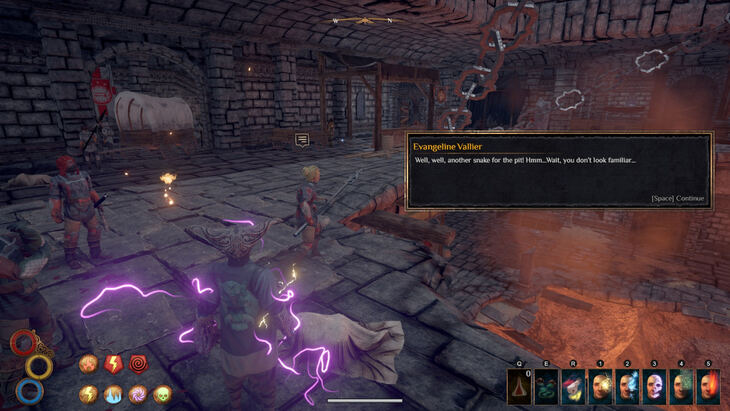The height and width of the screenshot is (411, 730).
Task: Use the red-hatted jester mask ability
Action: [573, 387]
